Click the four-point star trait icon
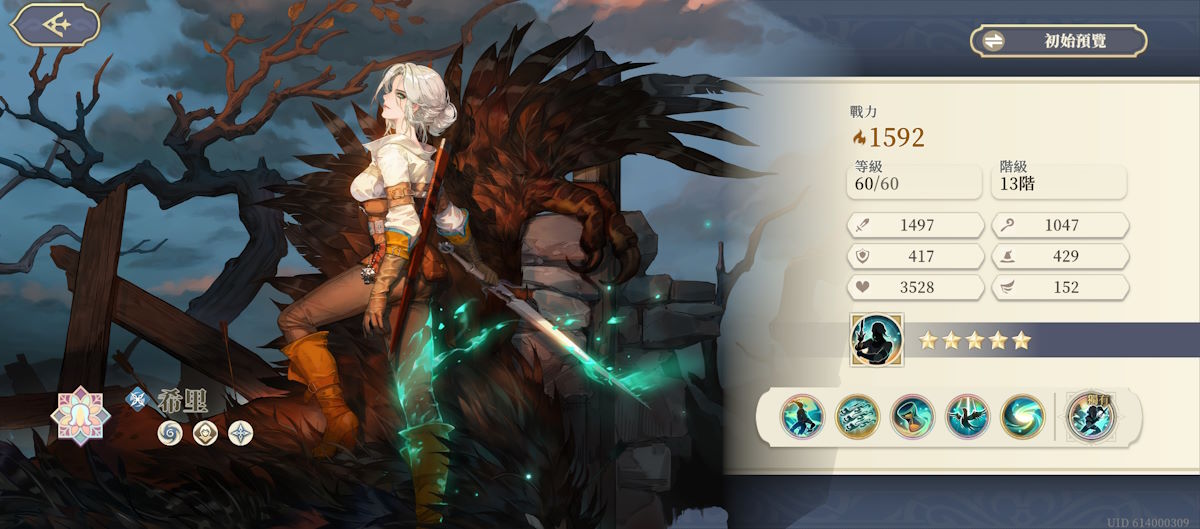Image resolution: width=1200 pixels, height=529 pixels. [x=240, y=433]
